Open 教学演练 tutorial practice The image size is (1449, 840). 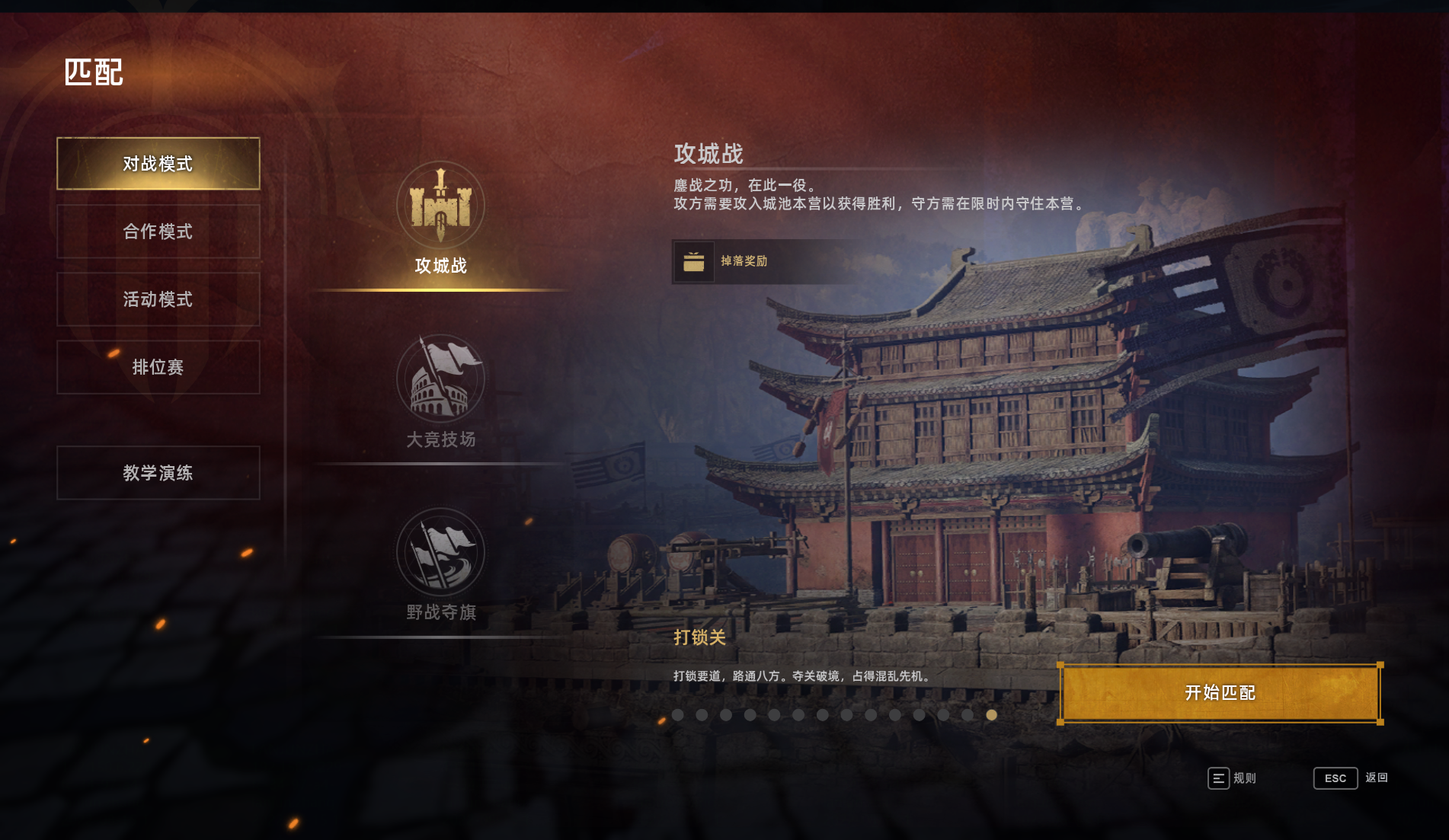tap(158, 473)
